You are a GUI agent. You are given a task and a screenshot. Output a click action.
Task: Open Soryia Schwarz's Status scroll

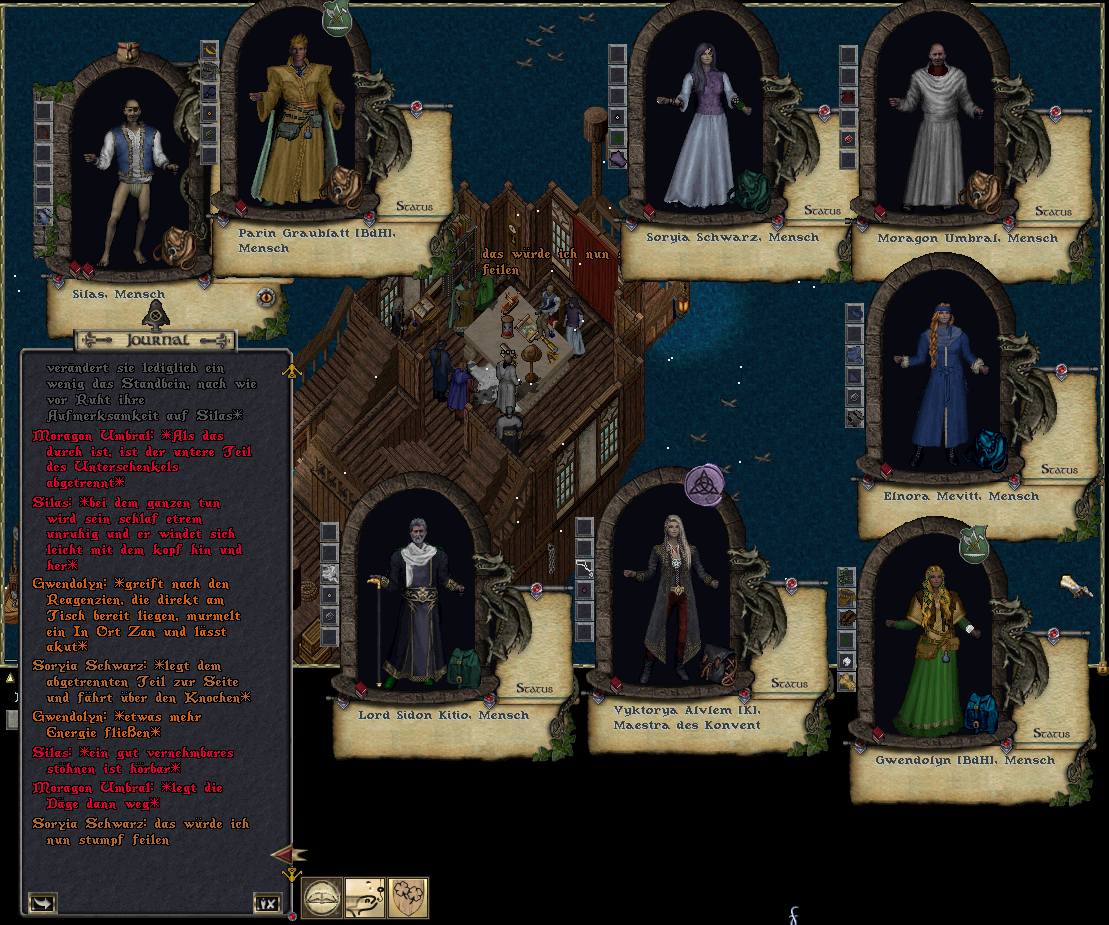point(822,211)
